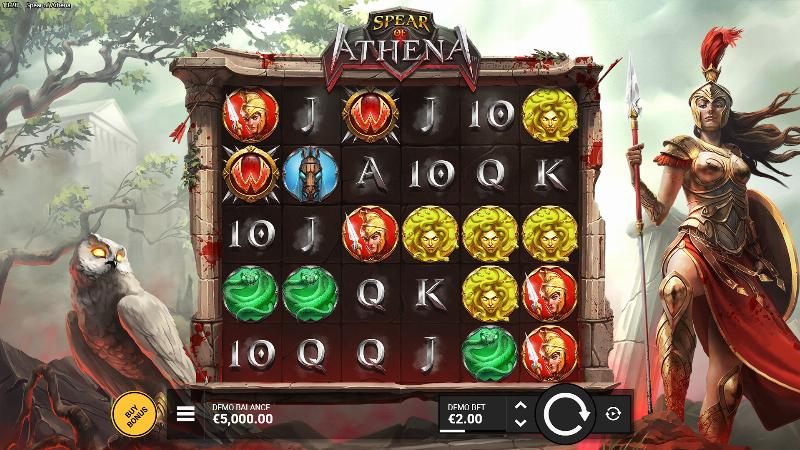Image resolution: width=800 pixels, height=450 pixels.
Task: Open the autoplay settings
Action: 614,413
